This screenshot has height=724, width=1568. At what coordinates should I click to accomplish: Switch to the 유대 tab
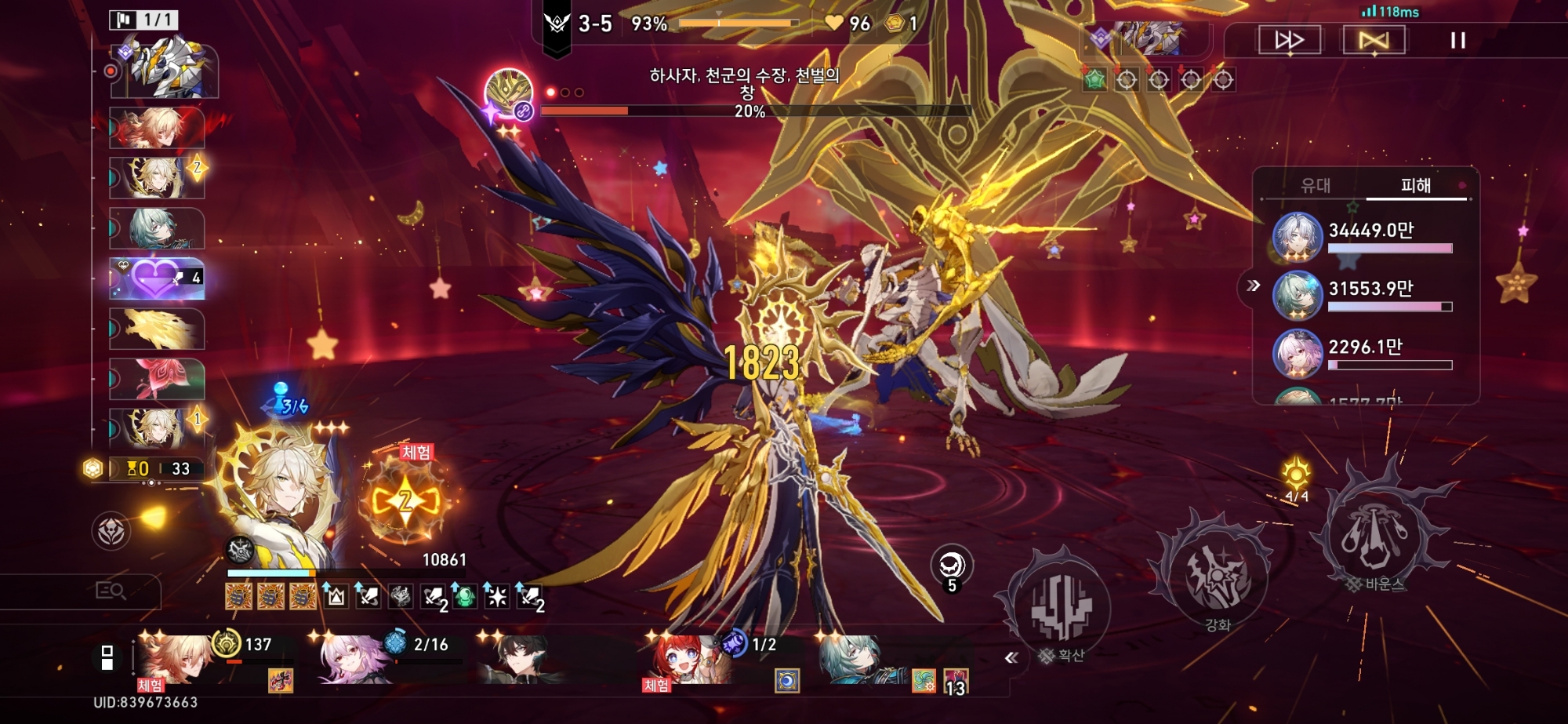click(x=1316, y=185)
